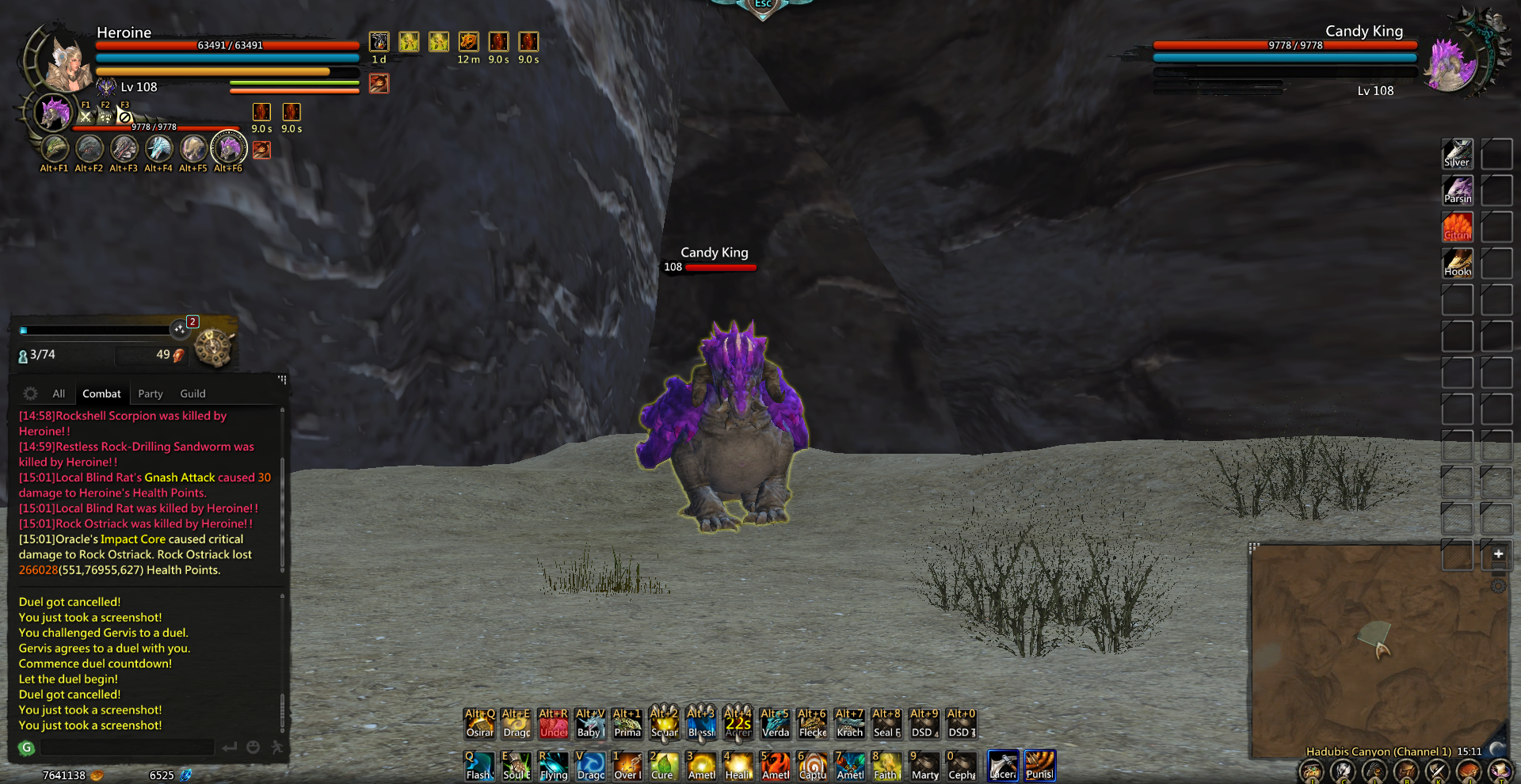Viewport: 1521px width, 784px height.
Task: Switch to the All chat tab
Action: pyautogui.click(x=59, y=394)
